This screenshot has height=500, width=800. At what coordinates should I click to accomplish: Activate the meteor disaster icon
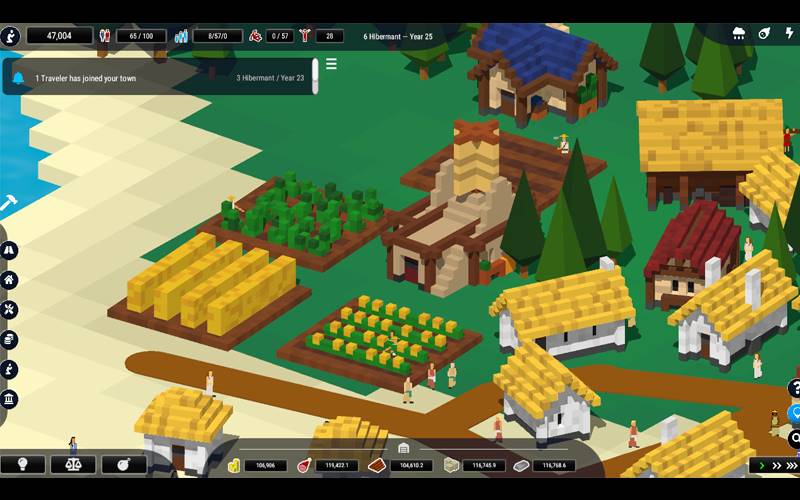tap(764, 33)
